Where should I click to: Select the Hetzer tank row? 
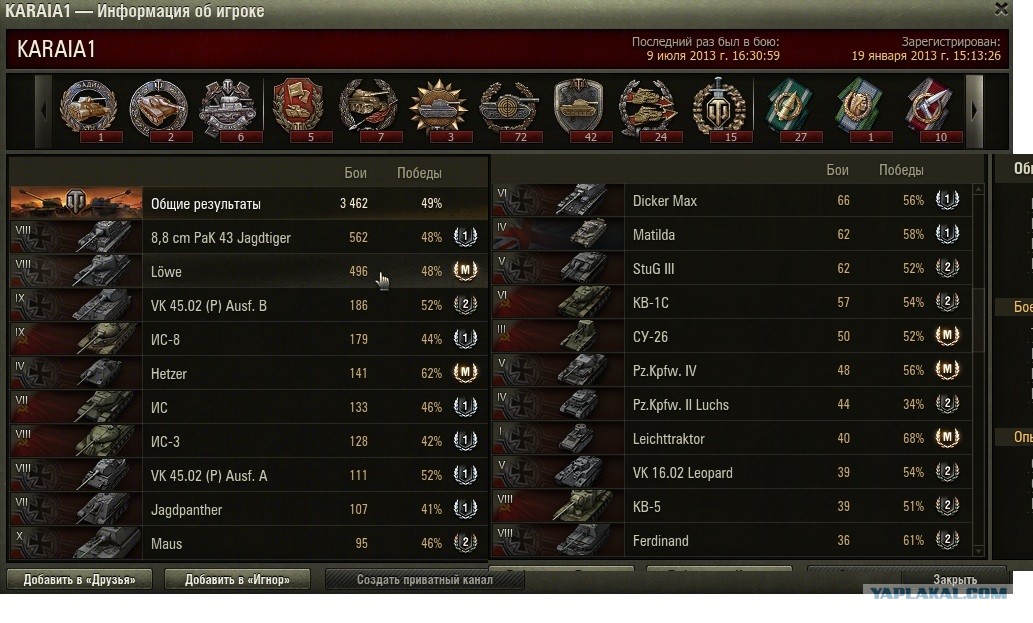coord(249,374)
